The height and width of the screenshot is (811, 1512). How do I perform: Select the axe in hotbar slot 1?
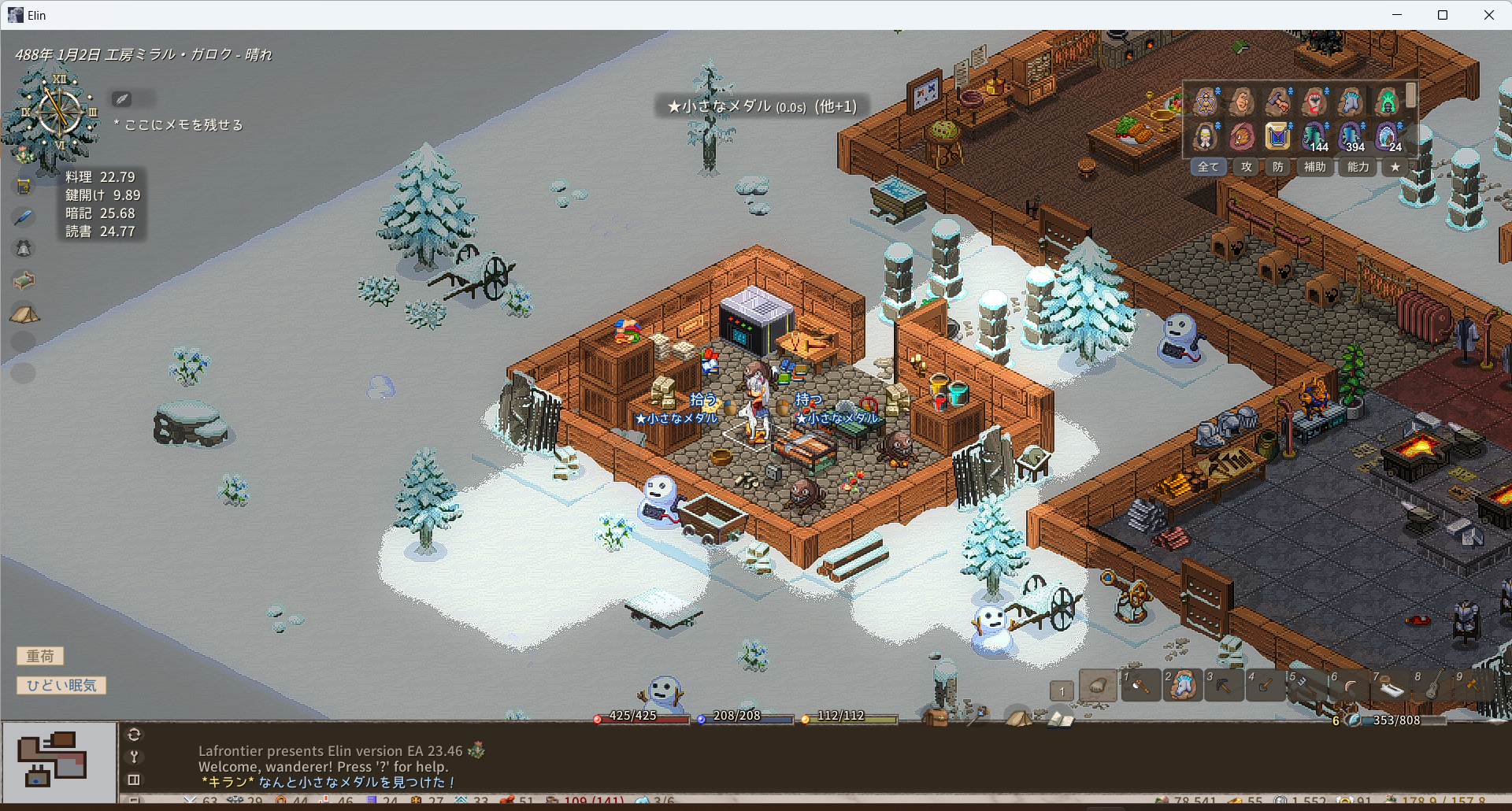click(1140, 686)
